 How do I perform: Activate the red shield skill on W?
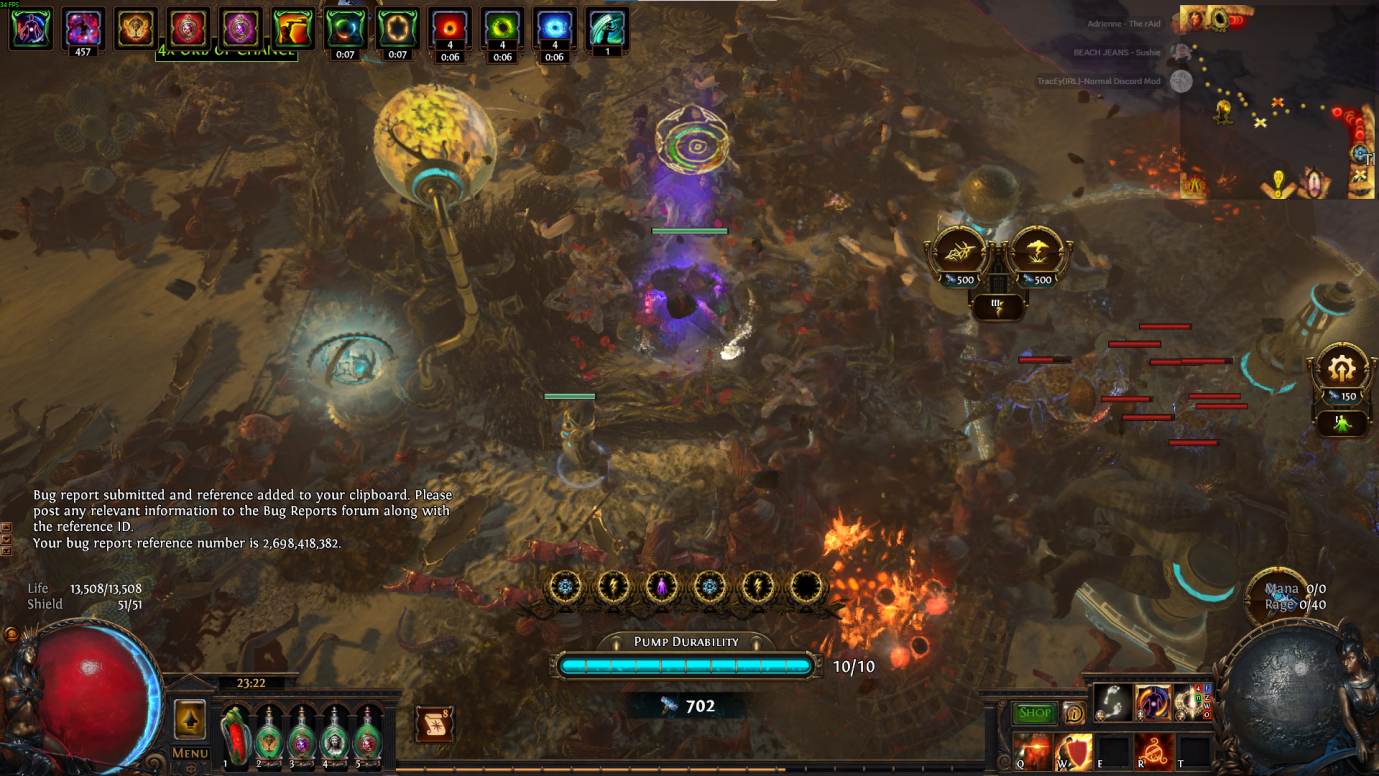click(x=1073, y=751)
